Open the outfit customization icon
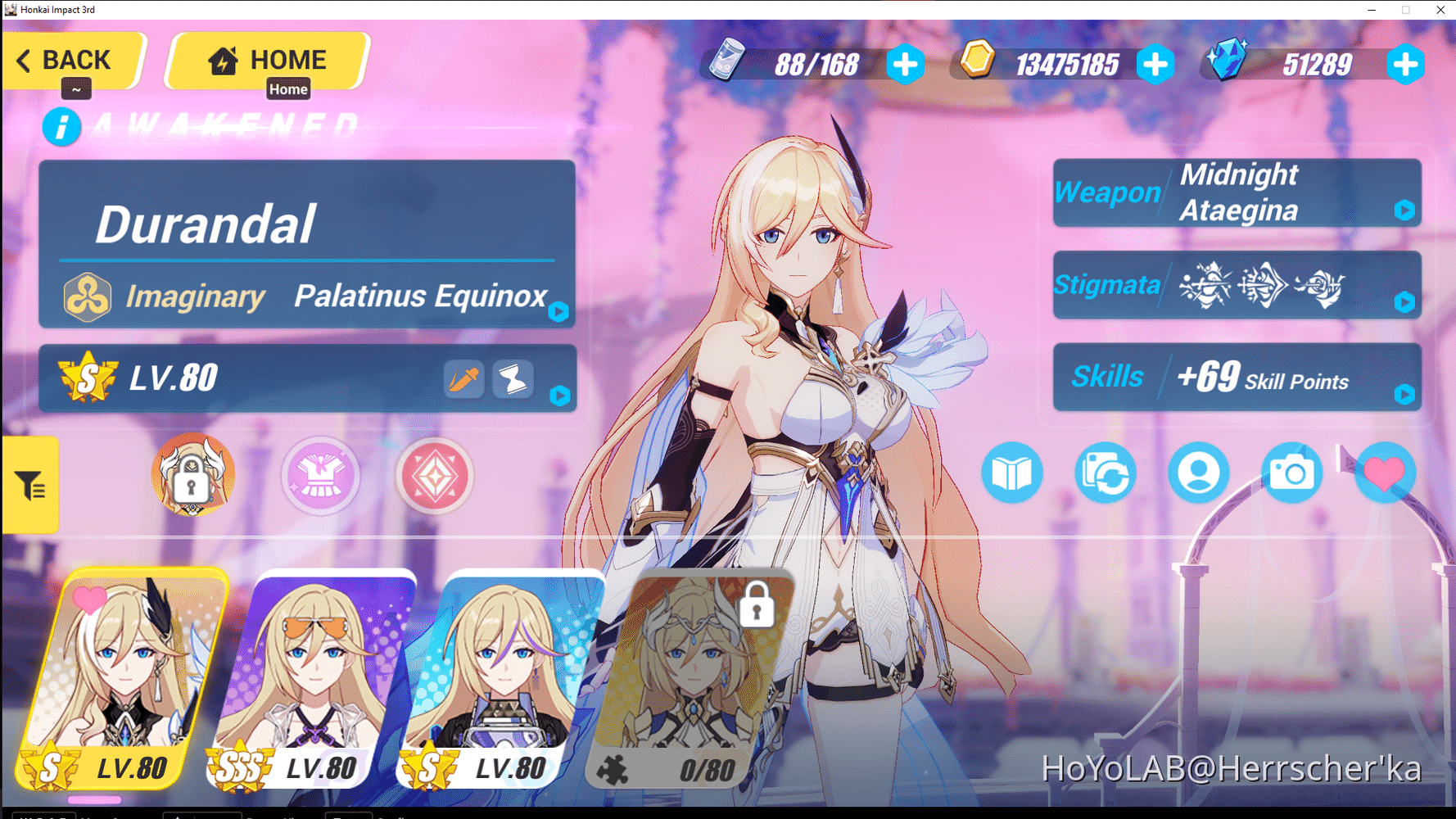Screen dimensions: 1456x819 click(x=320, y=476)
